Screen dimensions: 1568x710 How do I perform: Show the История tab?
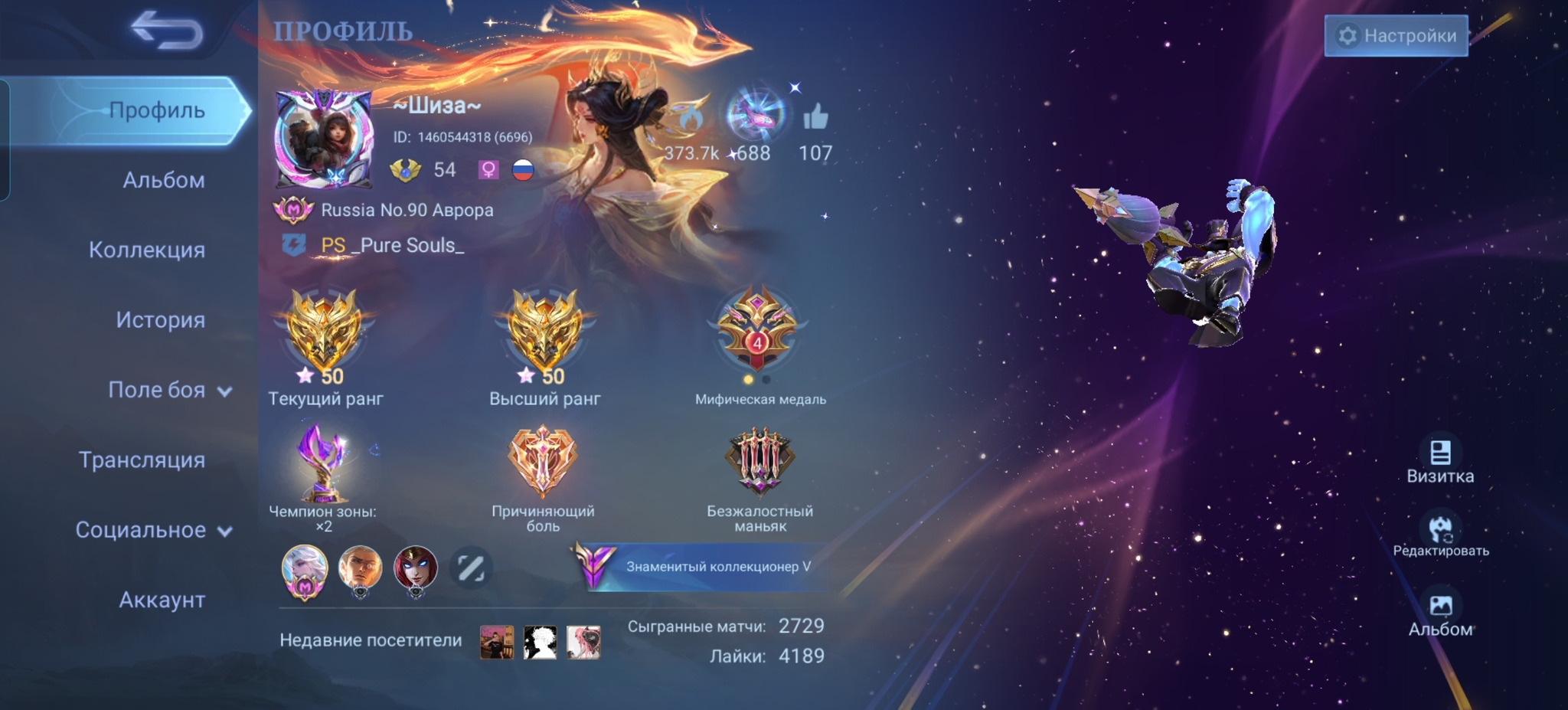pos(160,319)
